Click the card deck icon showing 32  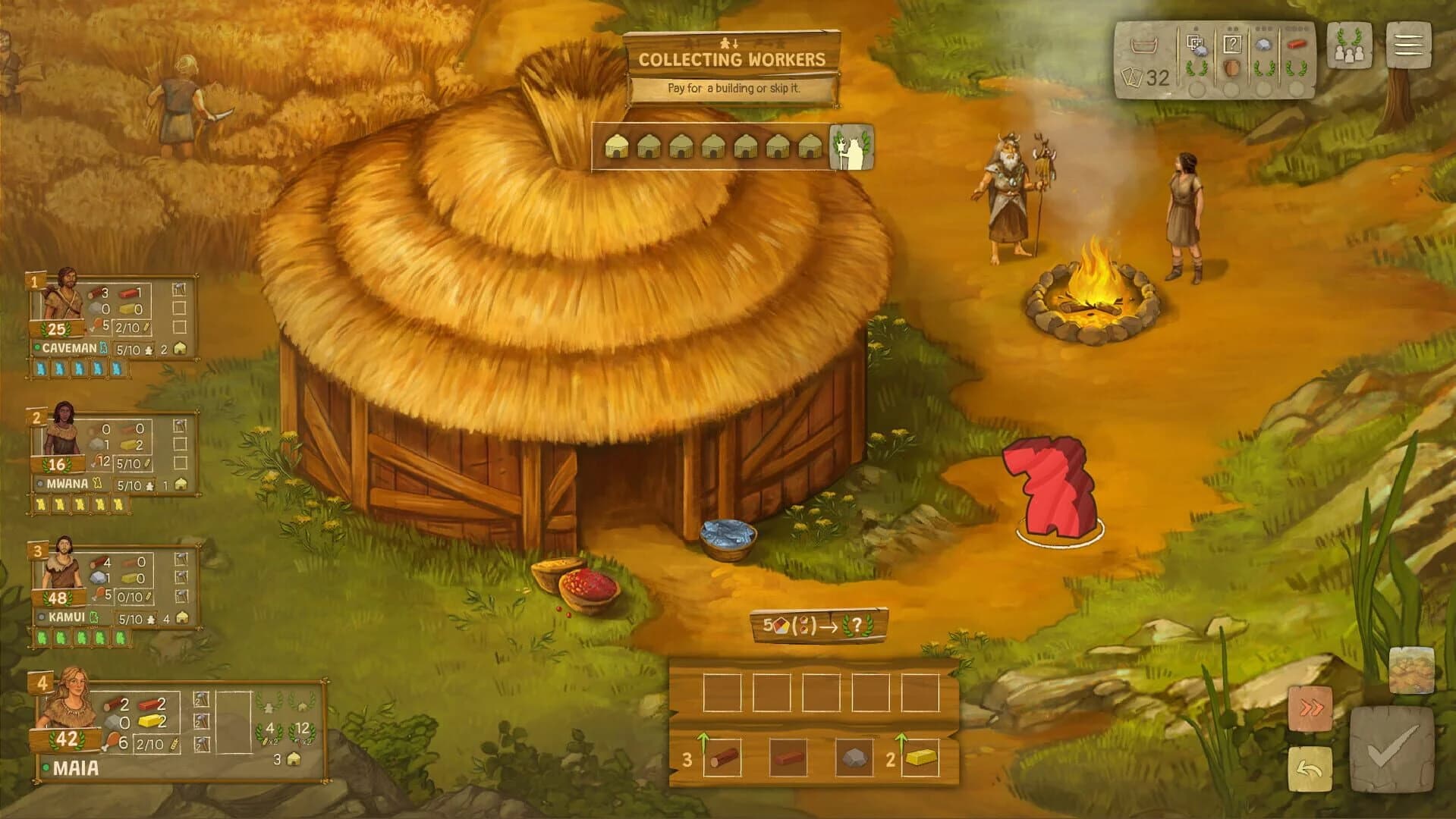click(1144, 75)
